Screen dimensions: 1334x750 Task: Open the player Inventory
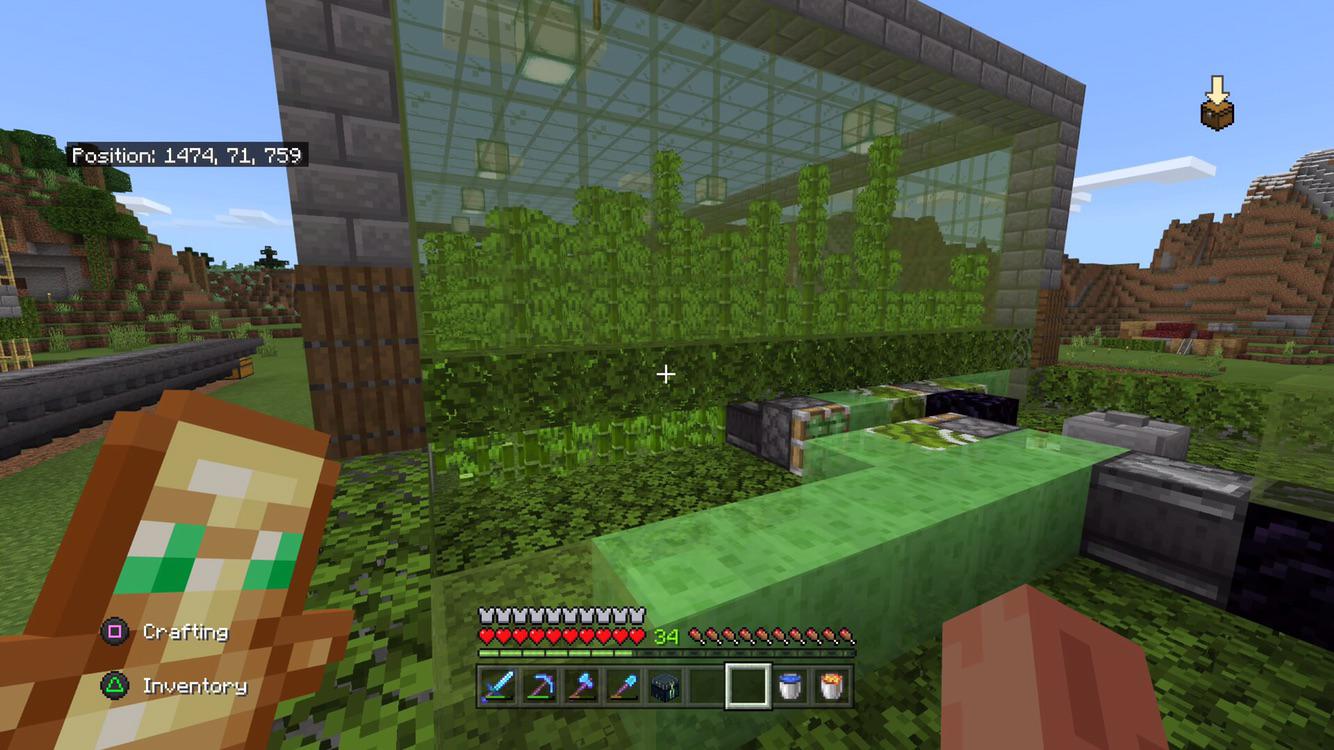196,686
